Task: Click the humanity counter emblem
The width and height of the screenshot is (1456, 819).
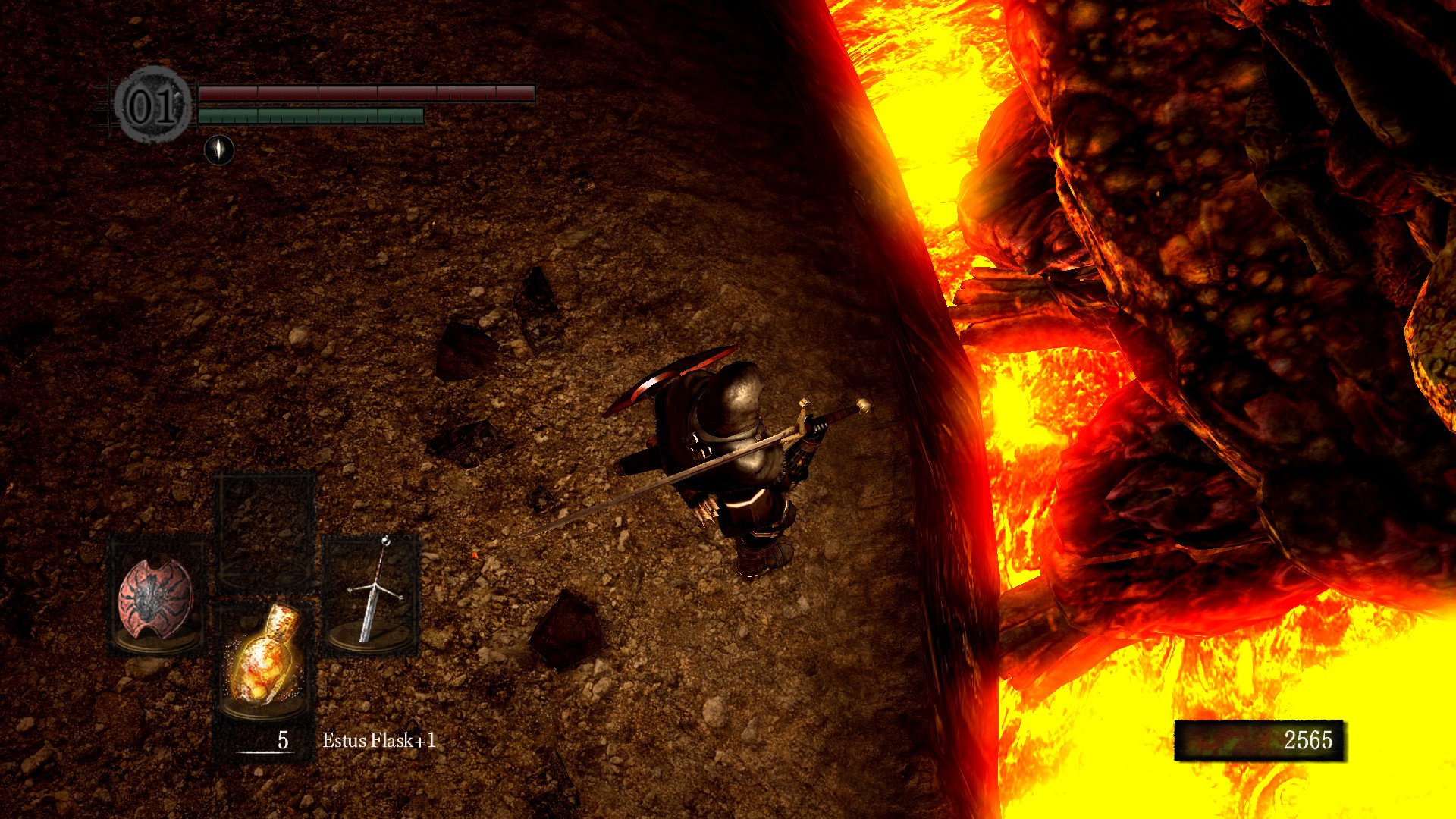Action: [152, 105]
